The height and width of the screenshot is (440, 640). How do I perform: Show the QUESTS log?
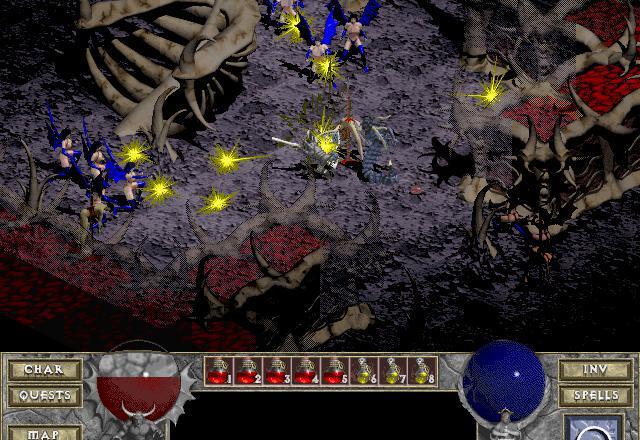coord(44,395)
